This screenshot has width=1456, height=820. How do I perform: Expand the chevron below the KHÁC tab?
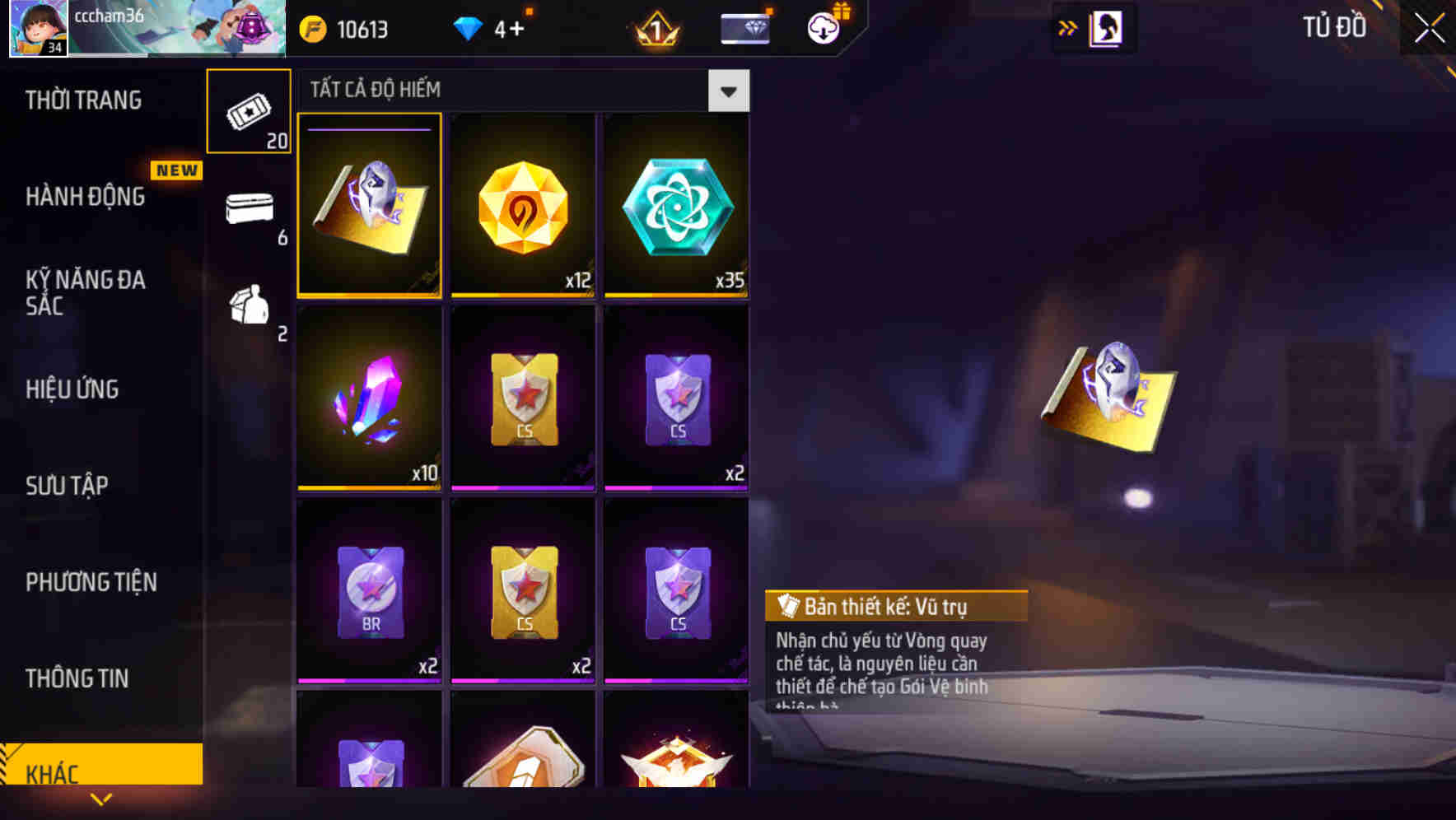(101, 799)
